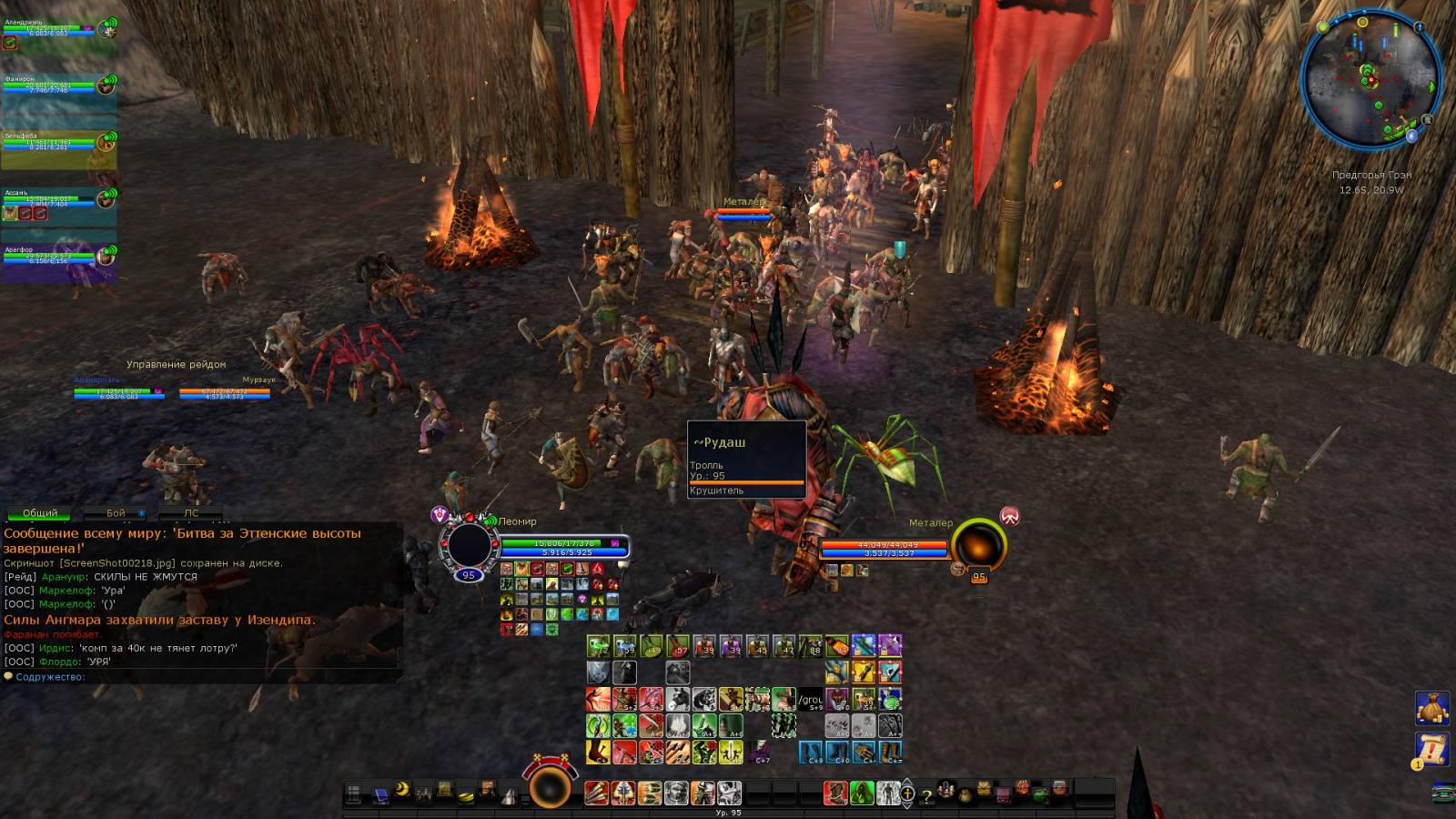This screenshot has height=819, width=1456.
Task: Open the question mark help button
Action: [x=926, y=796]
